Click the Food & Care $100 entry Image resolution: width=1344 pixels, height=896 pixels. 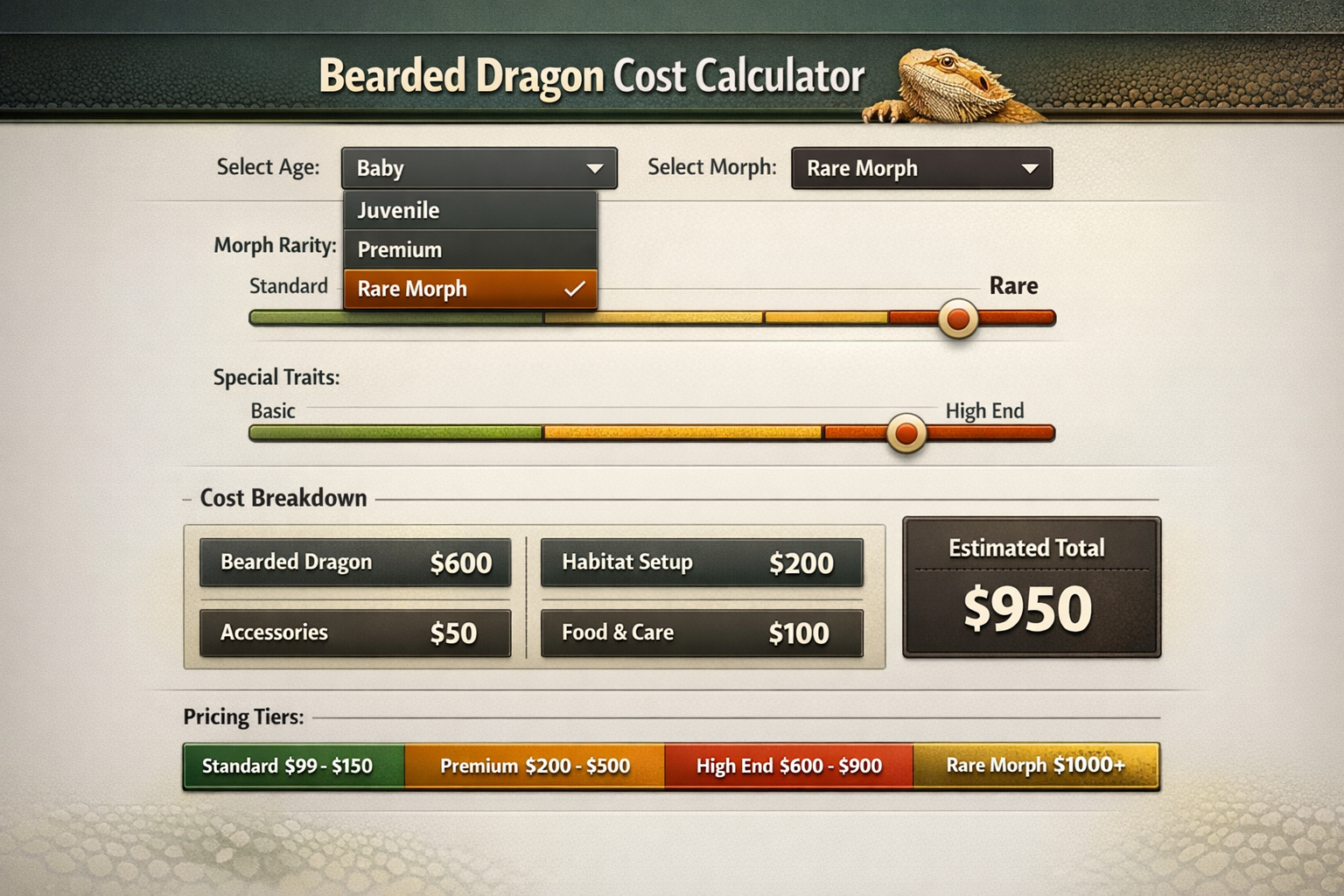[700, 633]
